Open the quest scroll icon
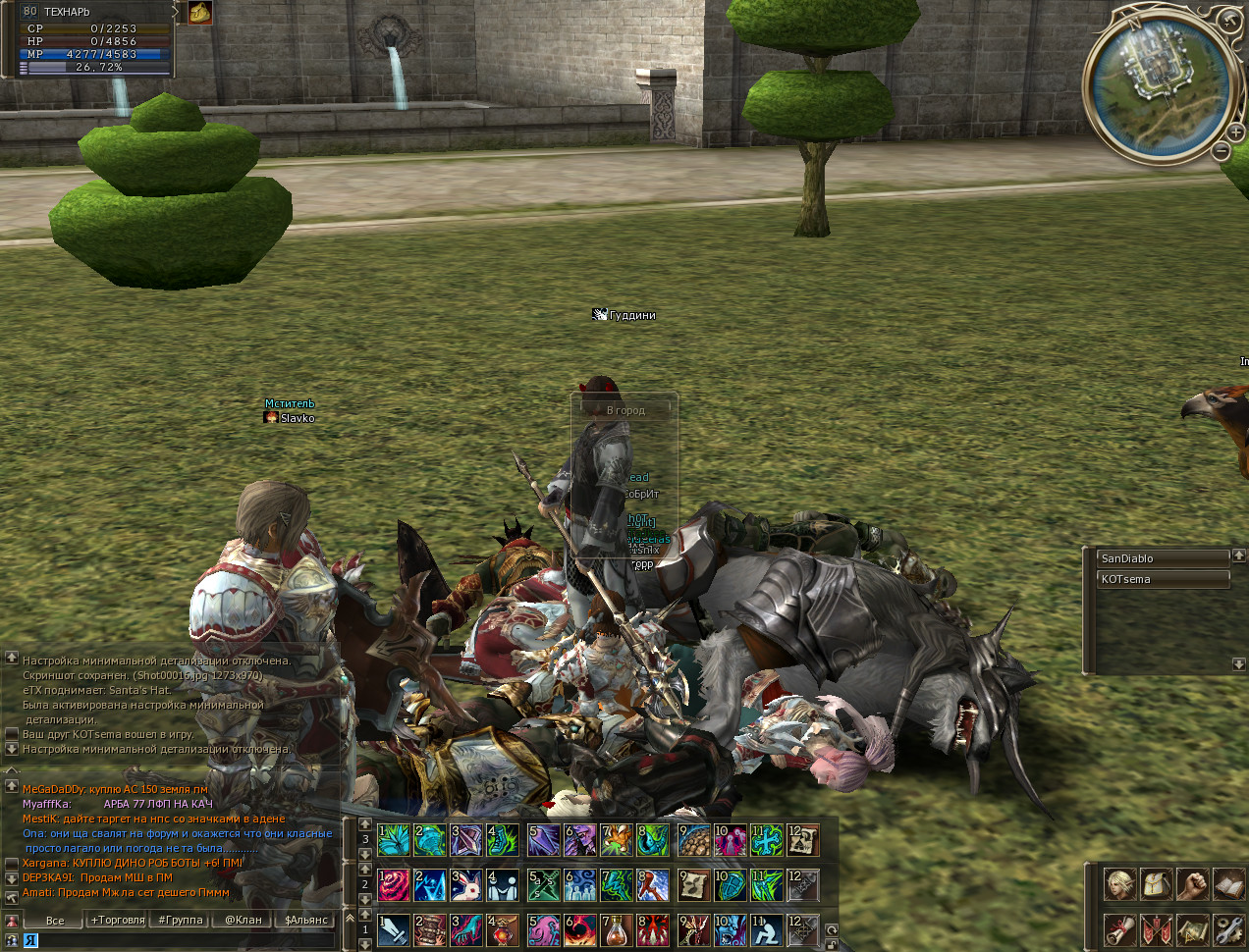Screen dimensions: 1249x952 [1119, 928]
